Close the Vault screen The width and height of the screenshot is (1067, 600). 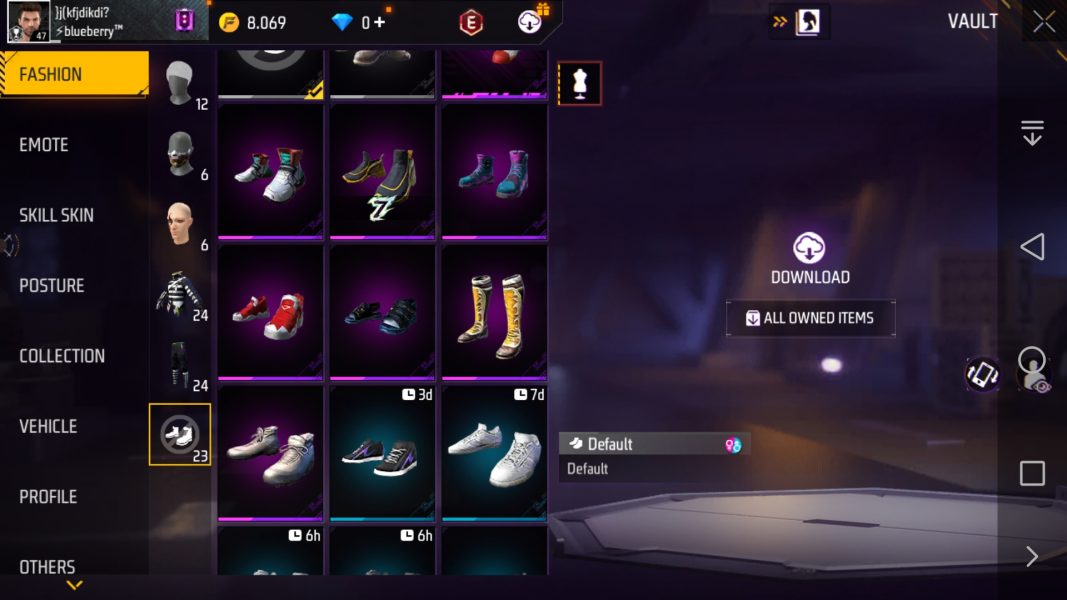(x=1044, y=22)
